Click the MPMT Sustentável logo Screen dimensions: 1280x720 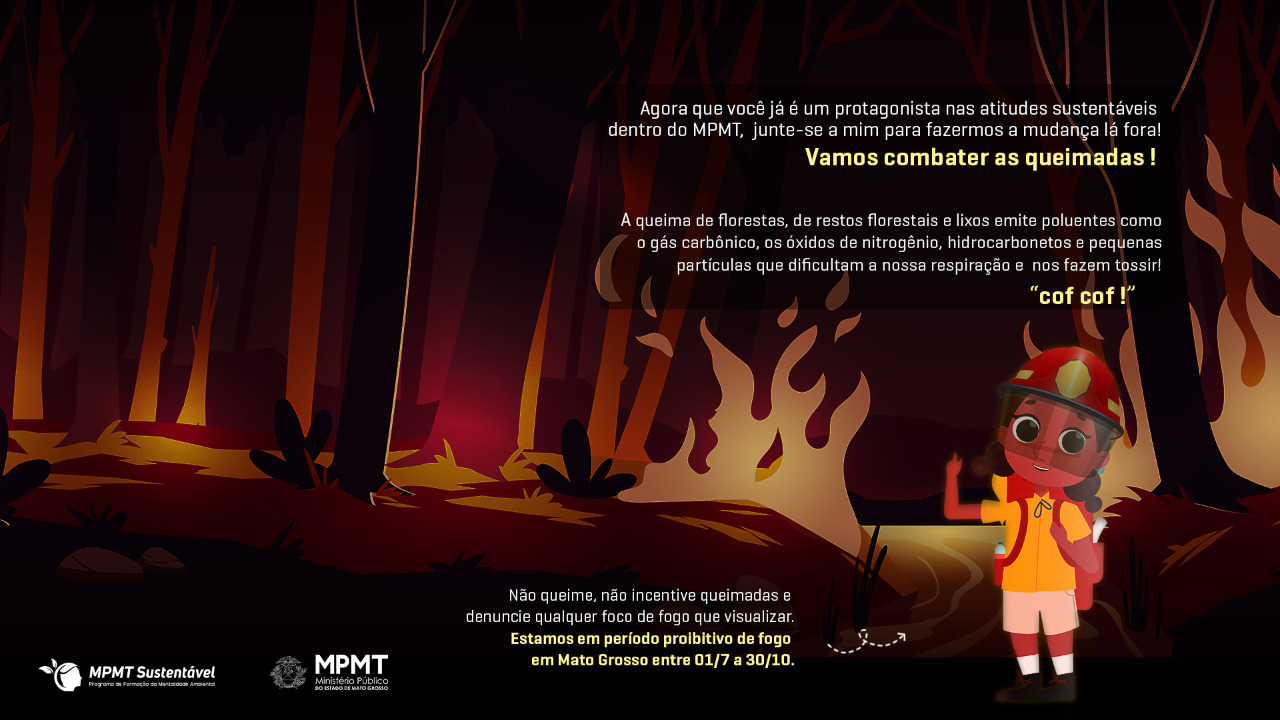[x=127, y=674]
